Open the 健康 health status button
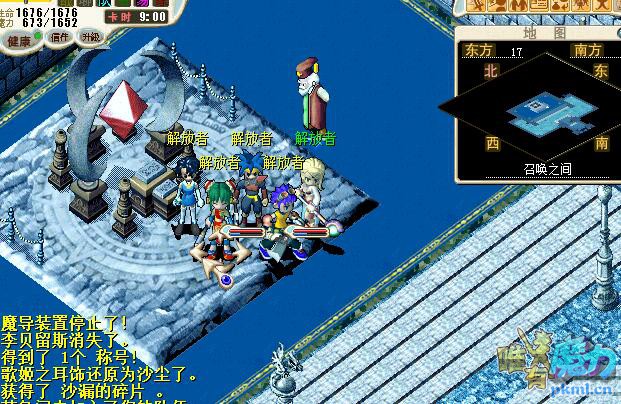Screen dimensions: 621x404 pos(17,41)
